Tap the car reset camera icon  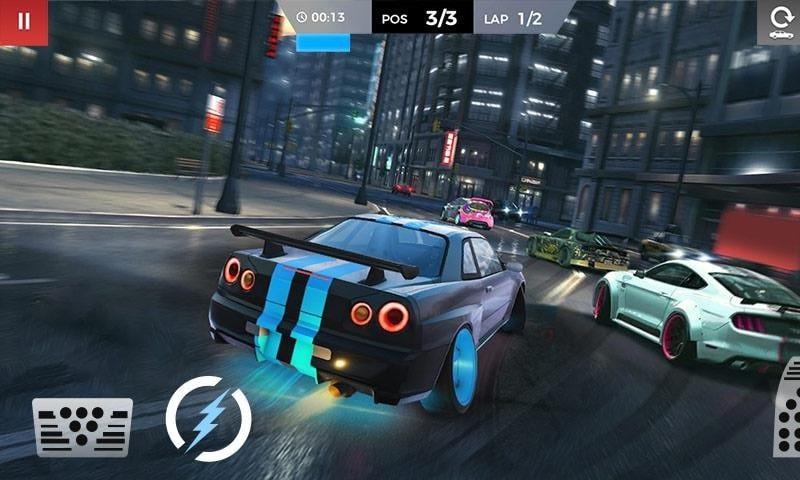tap(780, 22)
